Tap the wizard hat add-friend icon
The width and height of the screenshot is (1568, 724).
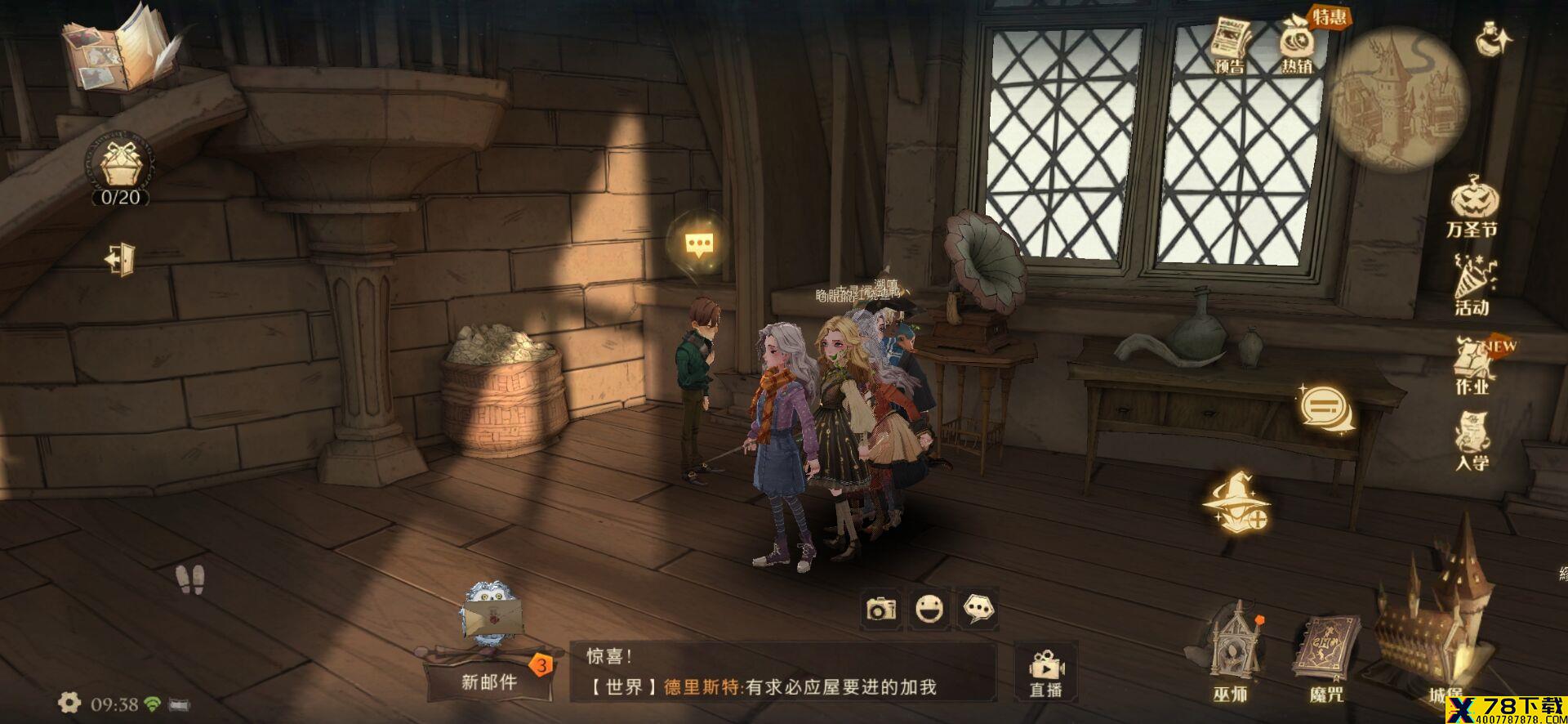[x=1236, y=503]
